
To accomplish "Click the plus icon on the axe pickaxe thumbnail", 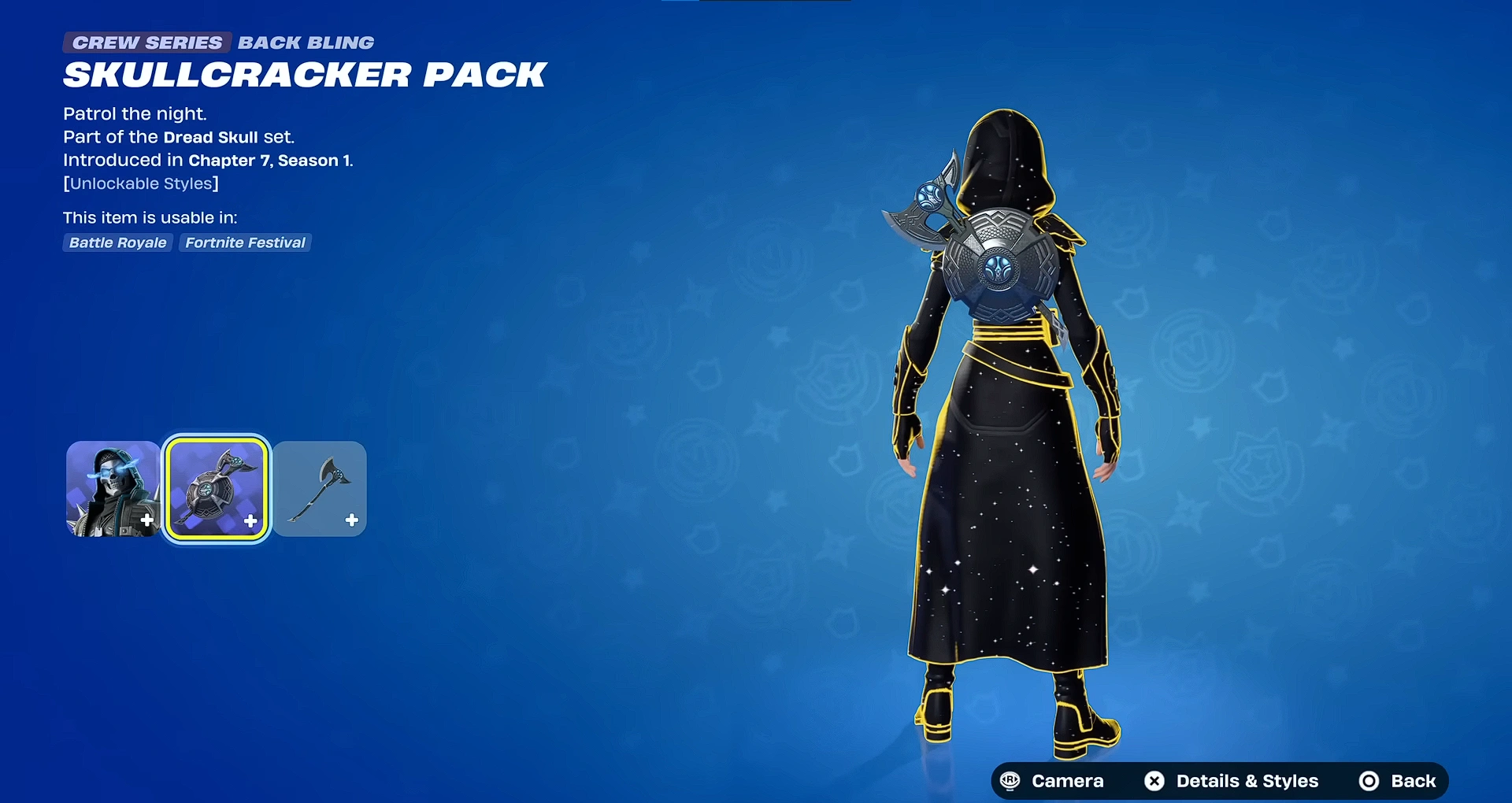I will (x=352, y=520).
